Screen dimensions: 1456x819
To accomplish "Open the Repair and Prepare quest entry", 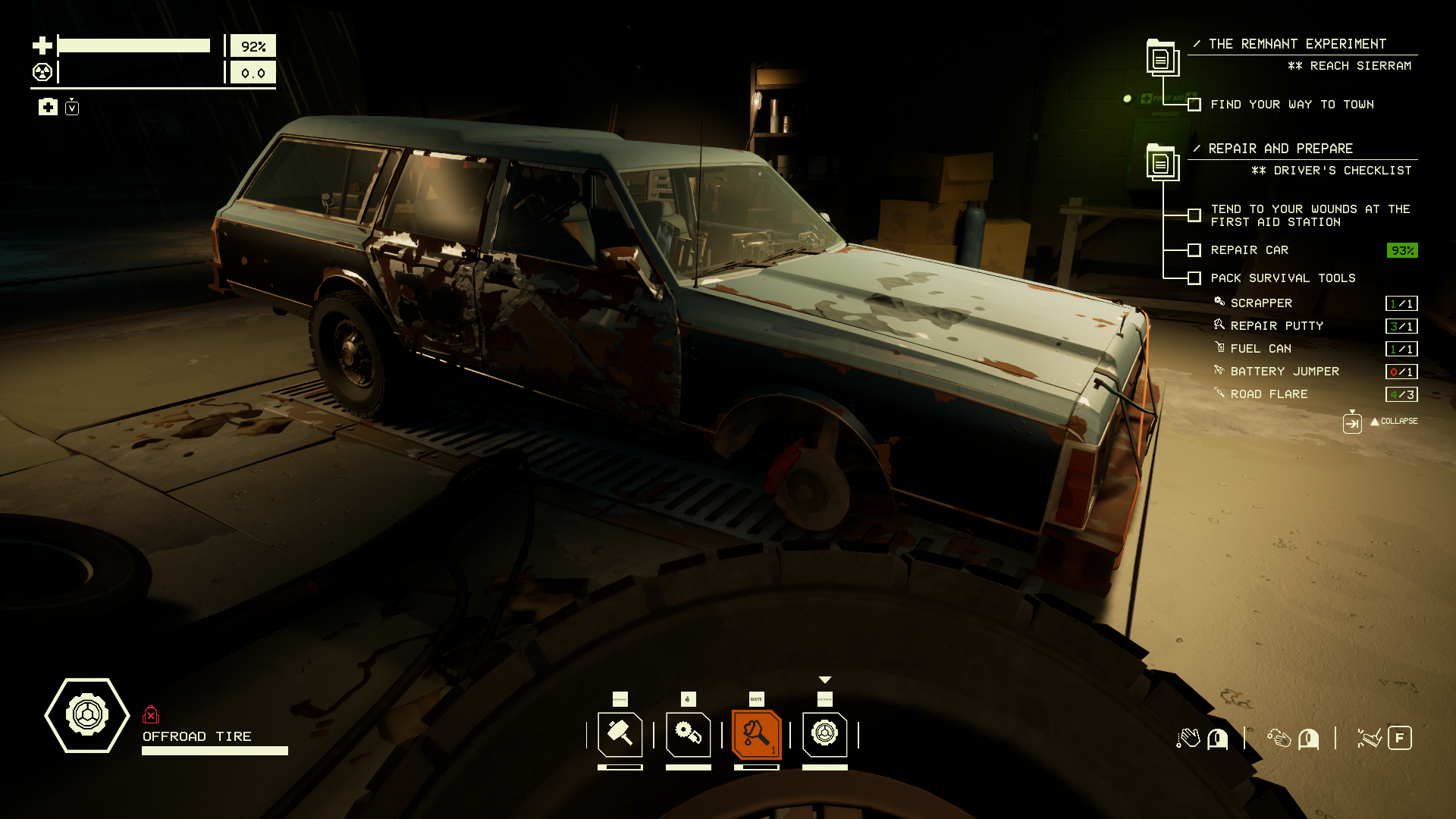I will 1280,149.
